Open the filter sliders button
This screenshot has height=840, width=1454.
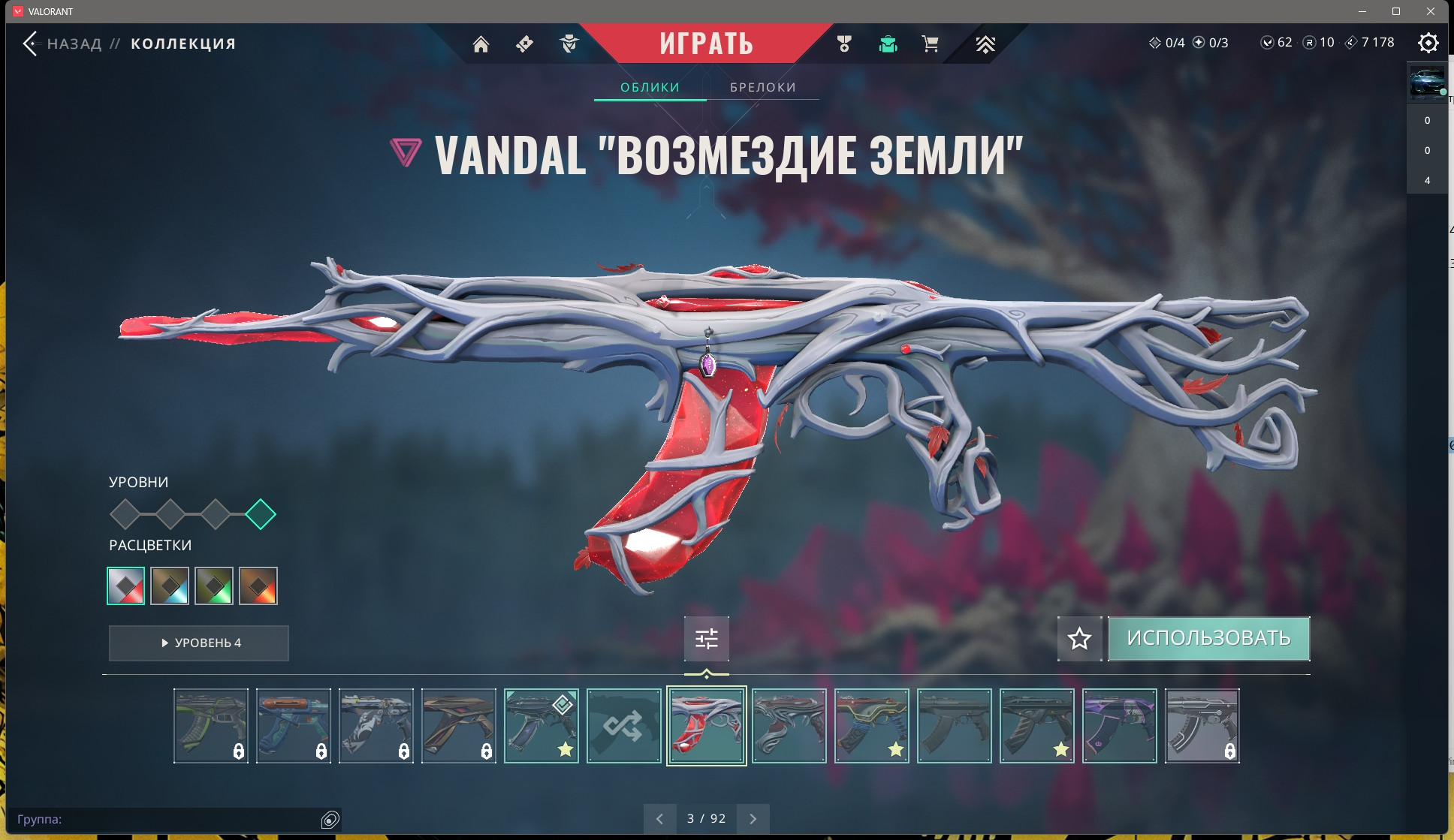click(706, 639)
